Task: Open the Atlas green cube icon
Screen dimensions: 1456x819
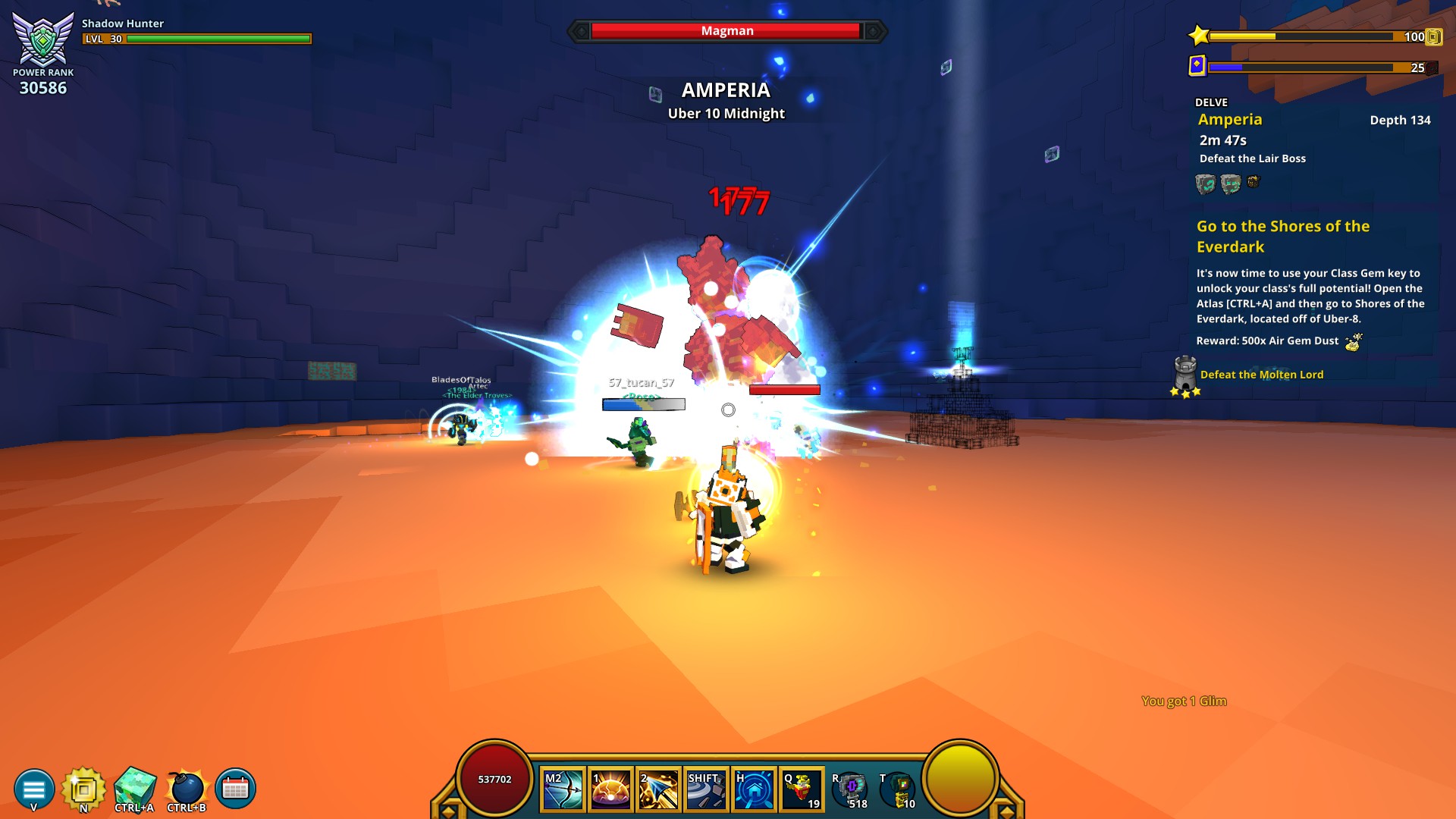Action: click(x=135, y=789)
